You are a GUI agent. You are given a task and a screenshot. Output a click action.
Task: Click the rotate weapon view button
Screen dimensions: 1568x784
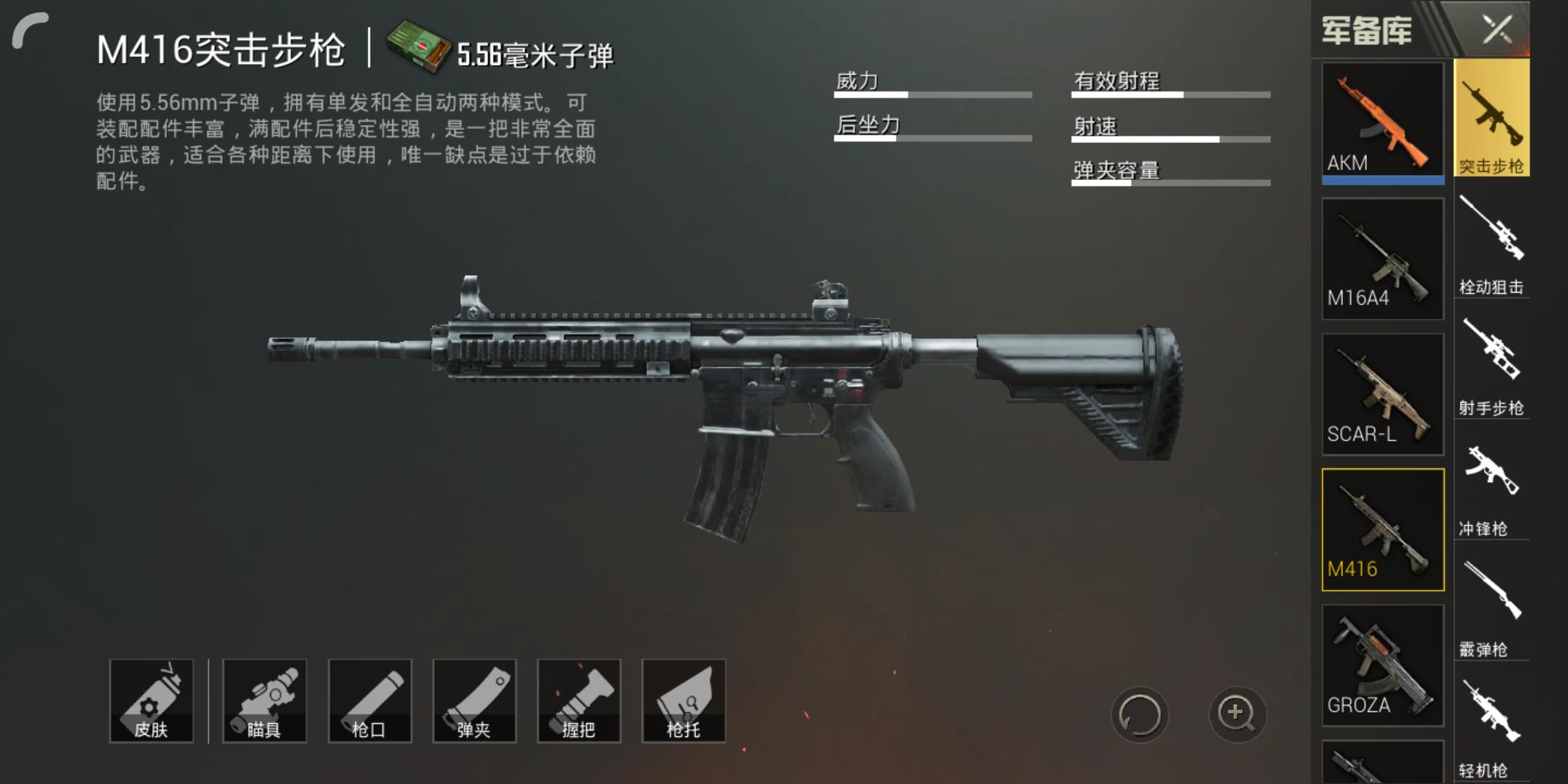pyautogui.click(x=1139, y=714)
